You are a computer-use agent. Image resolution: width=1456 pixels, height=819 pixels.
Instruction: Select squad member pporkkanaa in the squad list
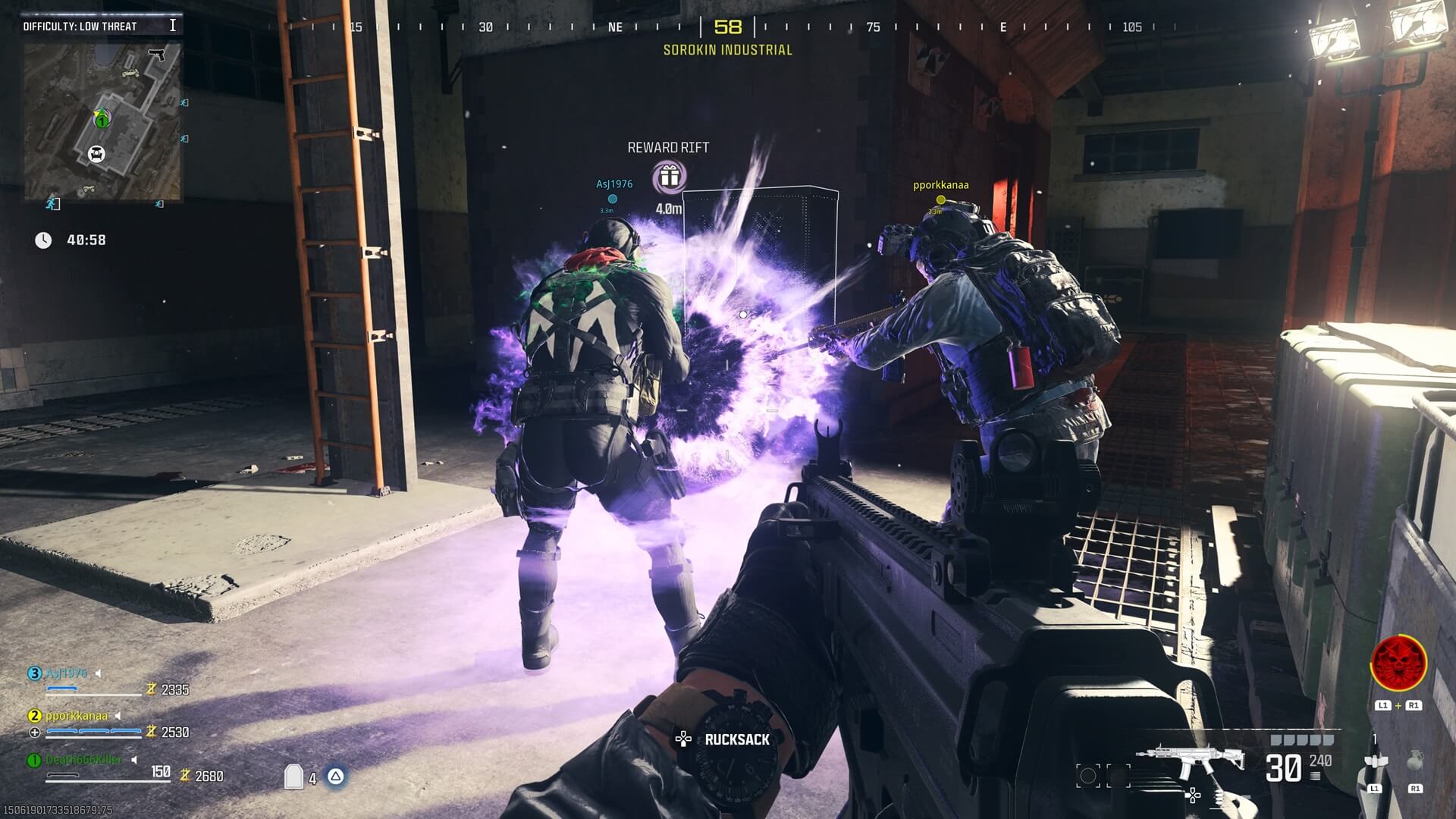76,715
